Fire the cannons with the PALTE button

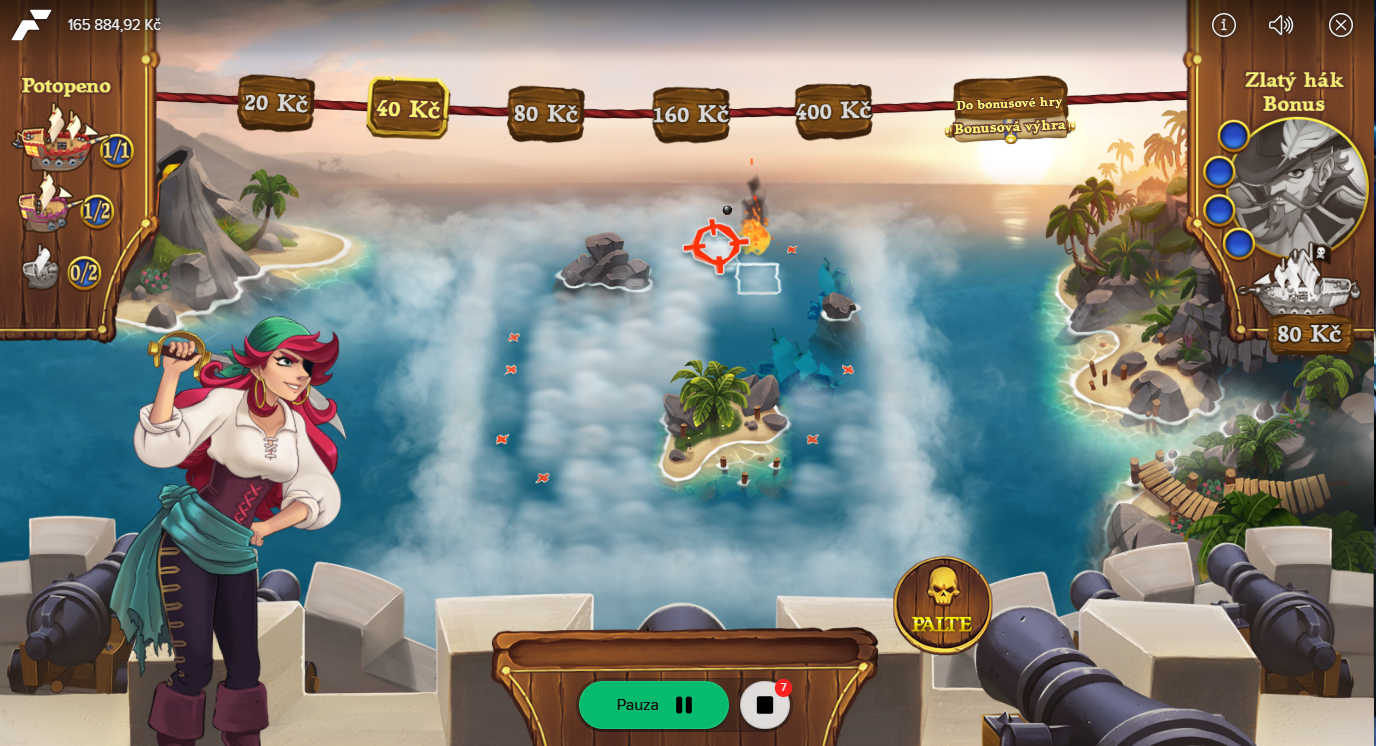pyautogui.click(x=942, y=603)
